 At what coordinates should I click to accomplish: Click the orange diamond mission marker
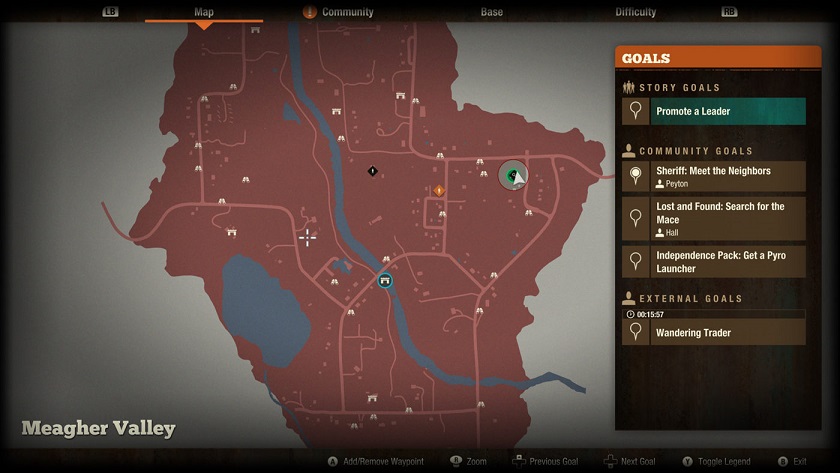pos(438,190)
